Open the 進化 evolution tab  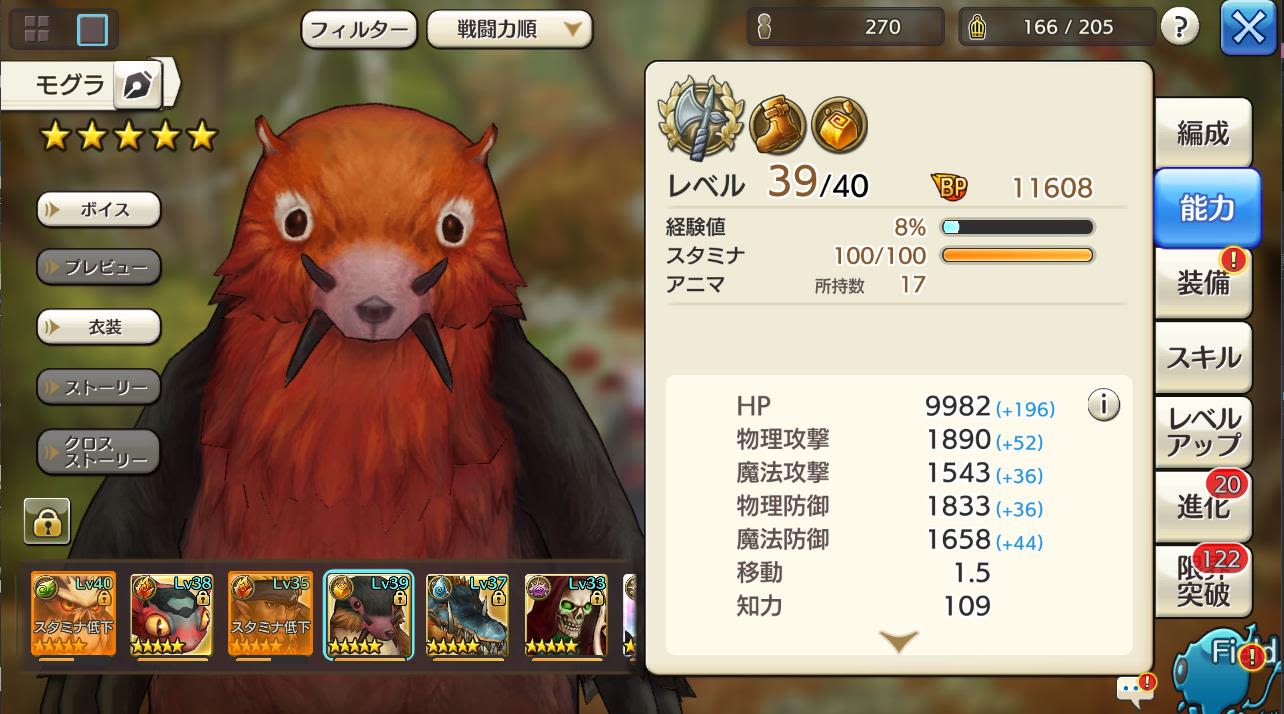pyautogui.click(x=1203, y=507)
